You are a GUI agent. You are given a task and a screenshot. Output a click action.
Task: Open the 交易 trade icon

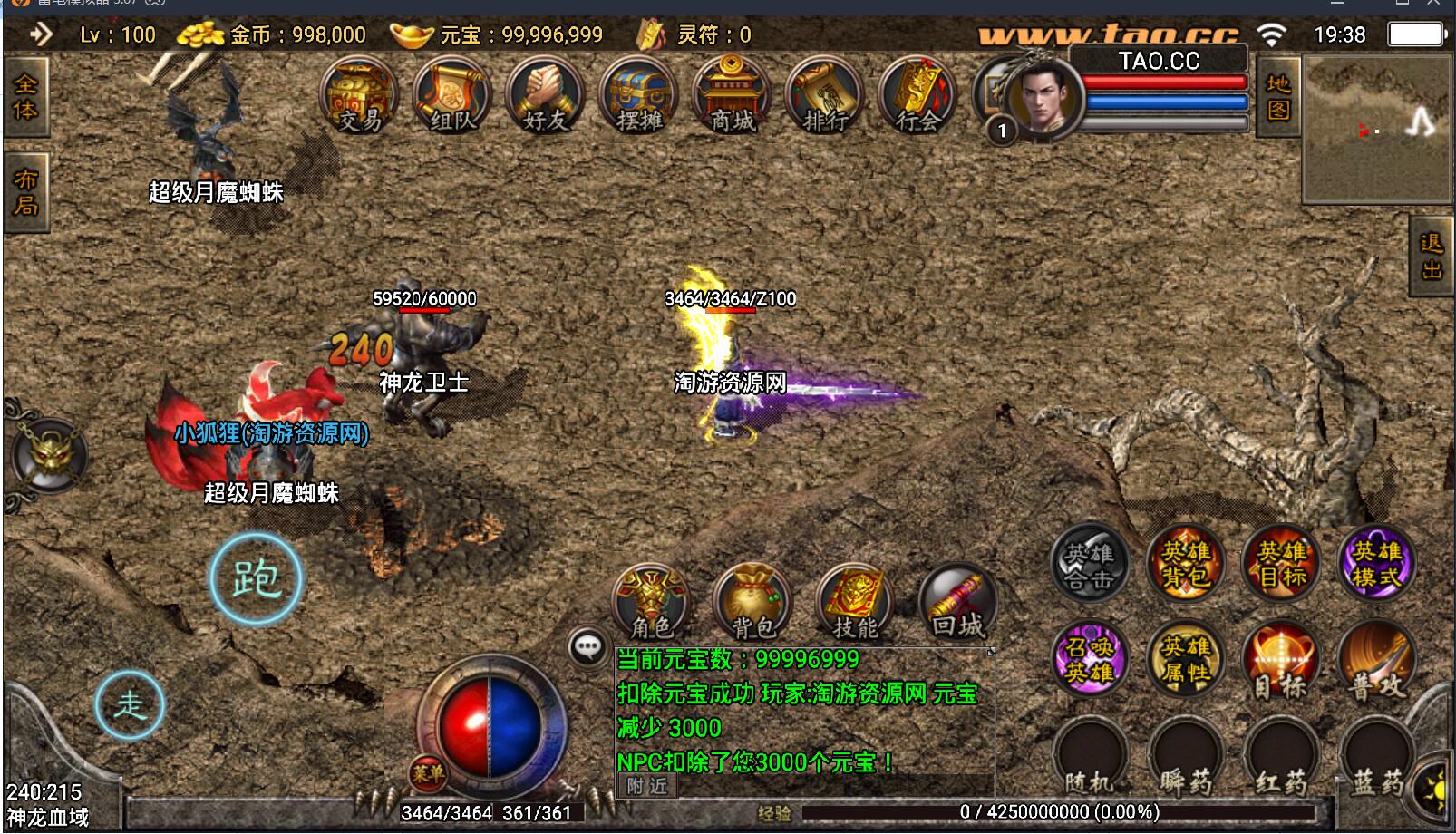point(359,98)
